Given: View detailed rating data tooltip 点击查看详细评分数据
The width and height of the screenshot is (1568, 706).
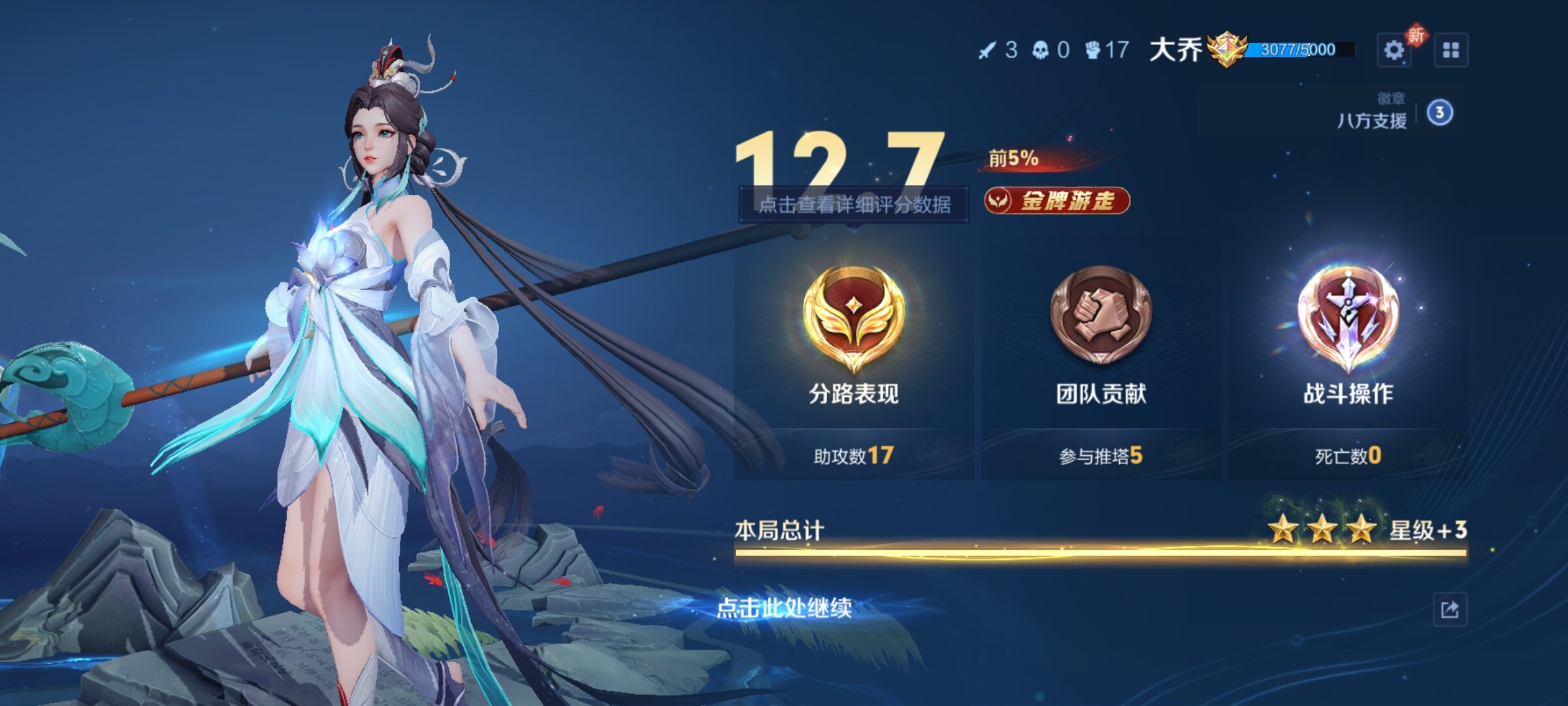Looking at the screenshot, I should (x=853, y=205).
